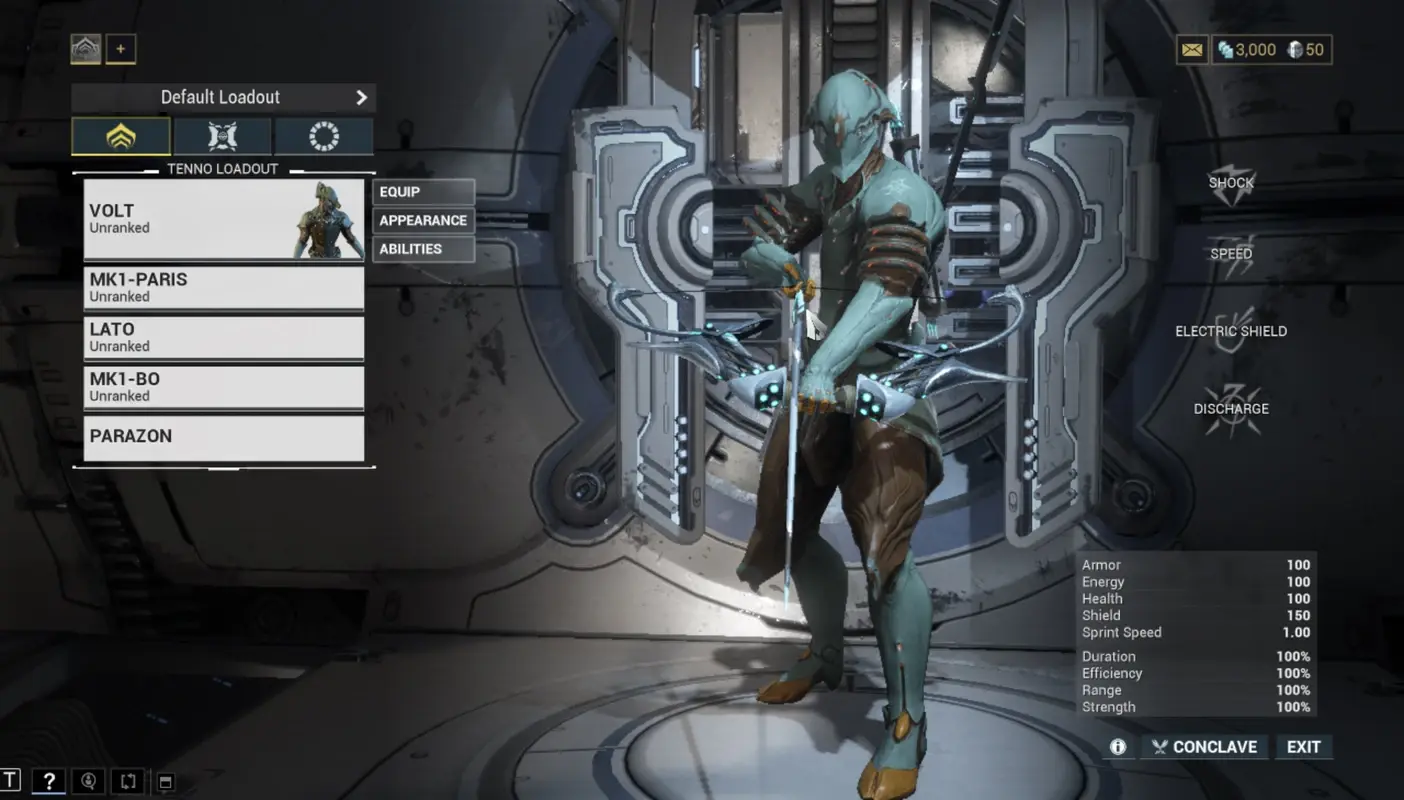The height and width of the screenshot is (800, 1404).
Task: Open the Abilities tab
Action: point(423,249)
